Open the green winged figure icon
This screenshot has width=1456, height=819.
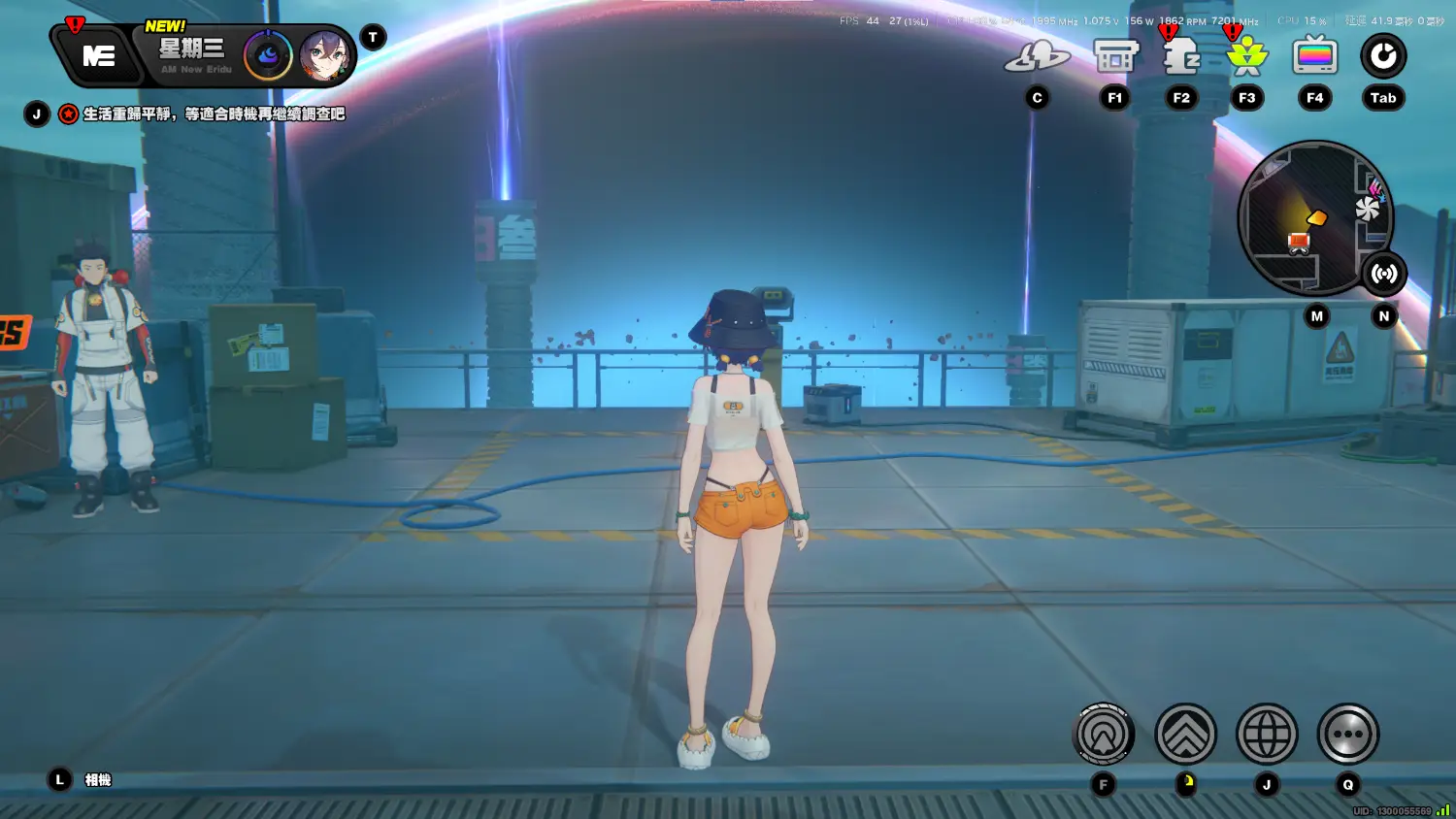point(1247,57)
